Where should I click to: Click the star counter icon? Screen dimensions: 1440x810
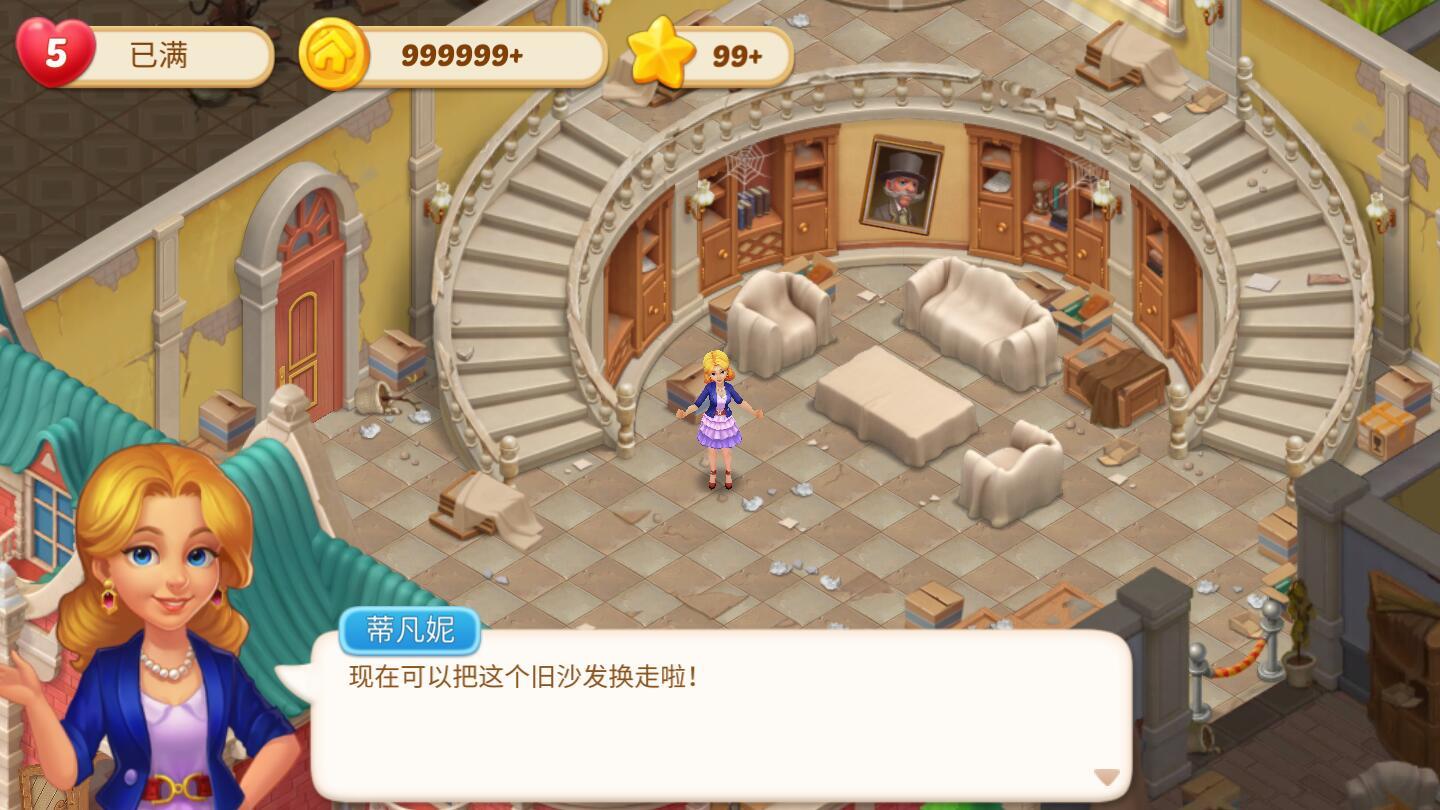[662, 57]
